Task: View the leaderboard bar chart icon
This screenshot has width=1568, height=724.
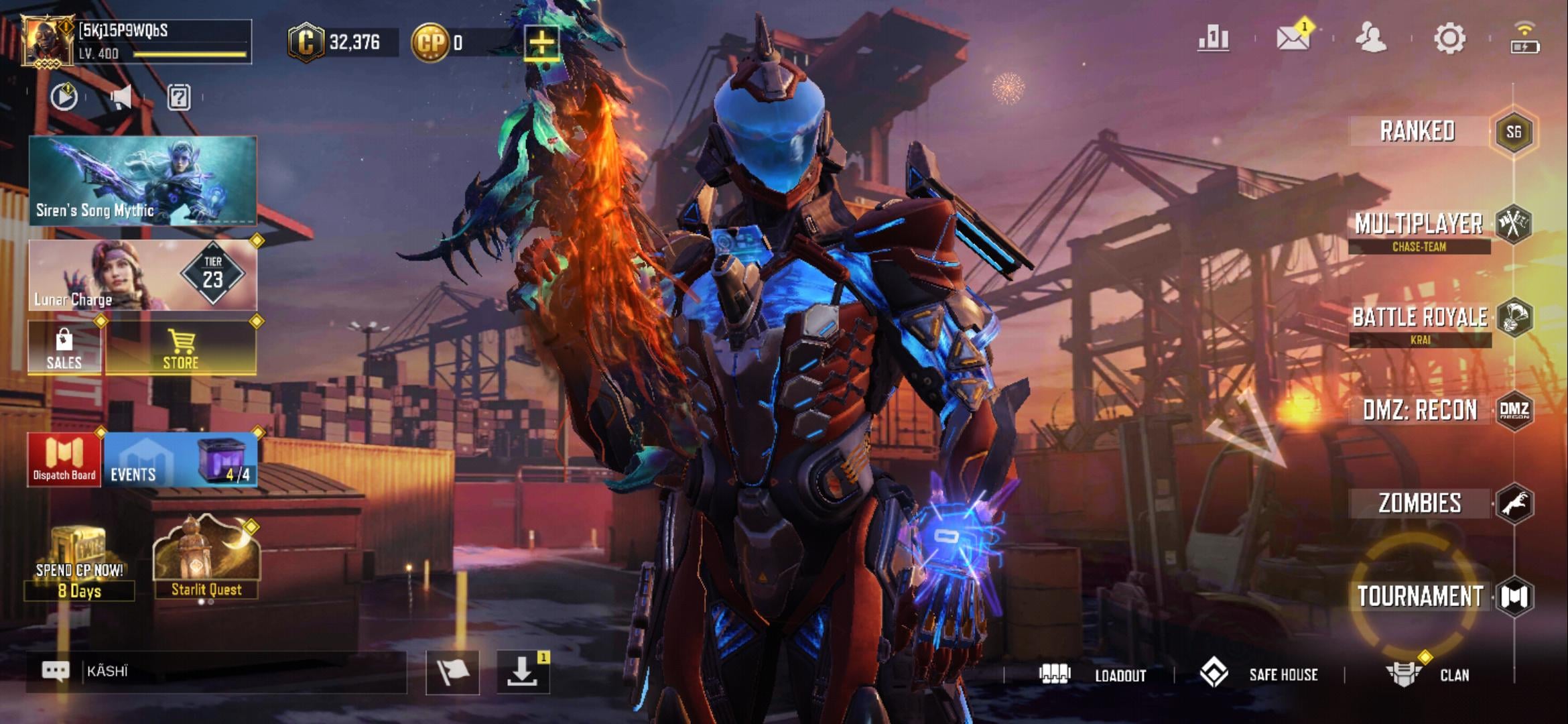Action: (1214, 39)
